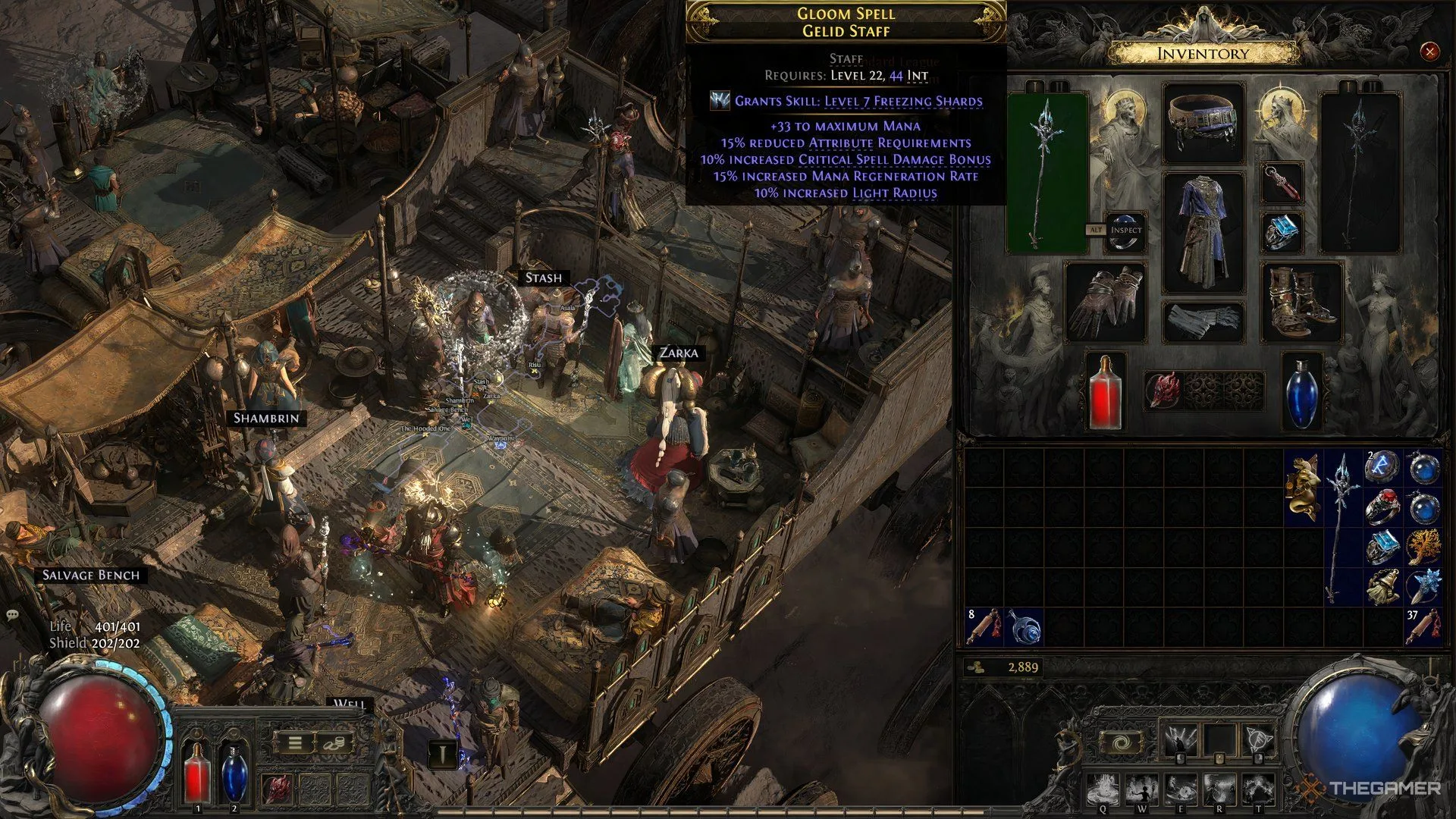The image size is (1456, 819).
Task: Click the equipped red amulet slot
Action: (1282, 184)
